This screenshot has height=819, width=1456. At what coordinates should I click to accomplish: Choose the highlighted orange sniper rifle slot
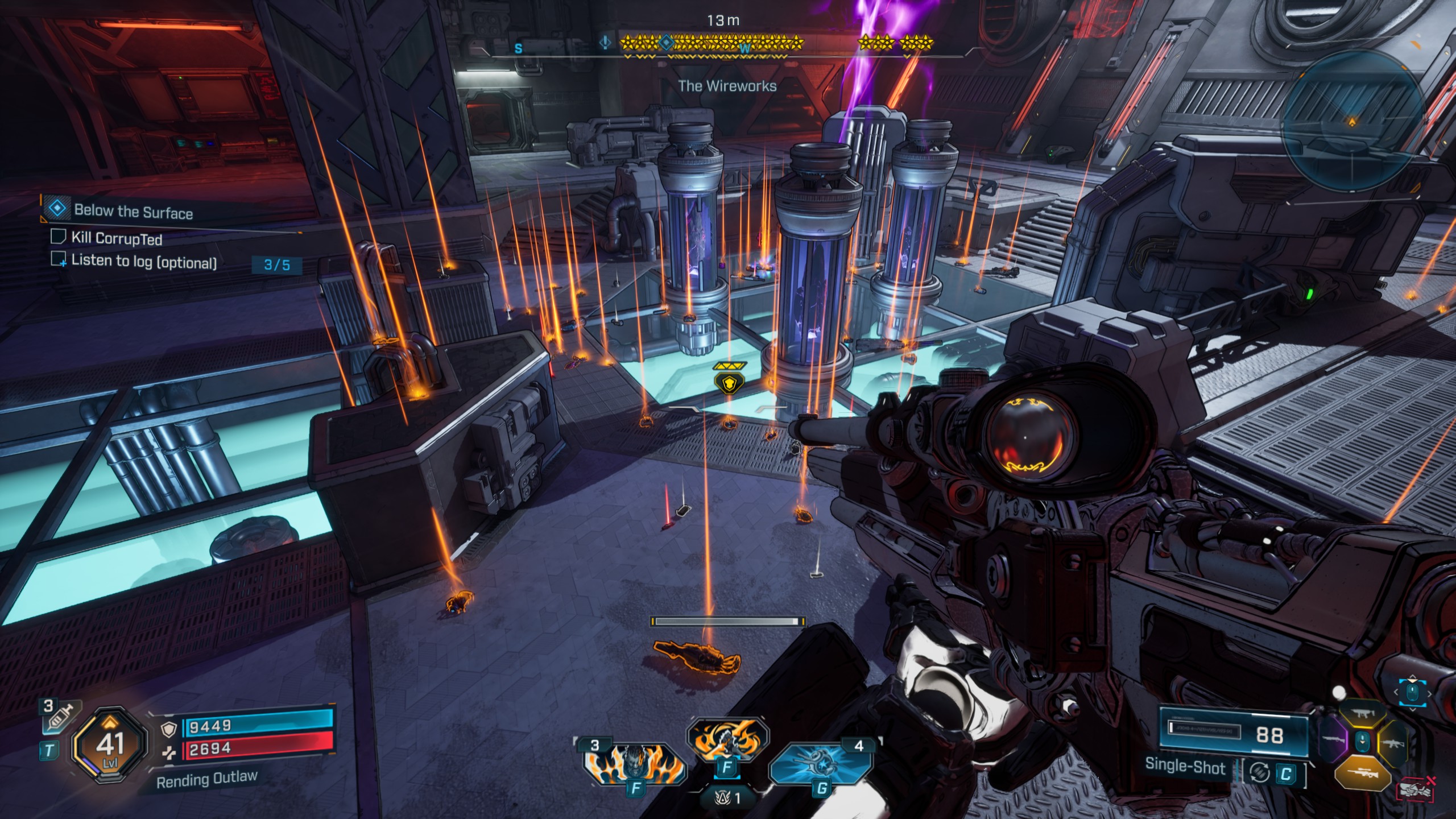1362,773
